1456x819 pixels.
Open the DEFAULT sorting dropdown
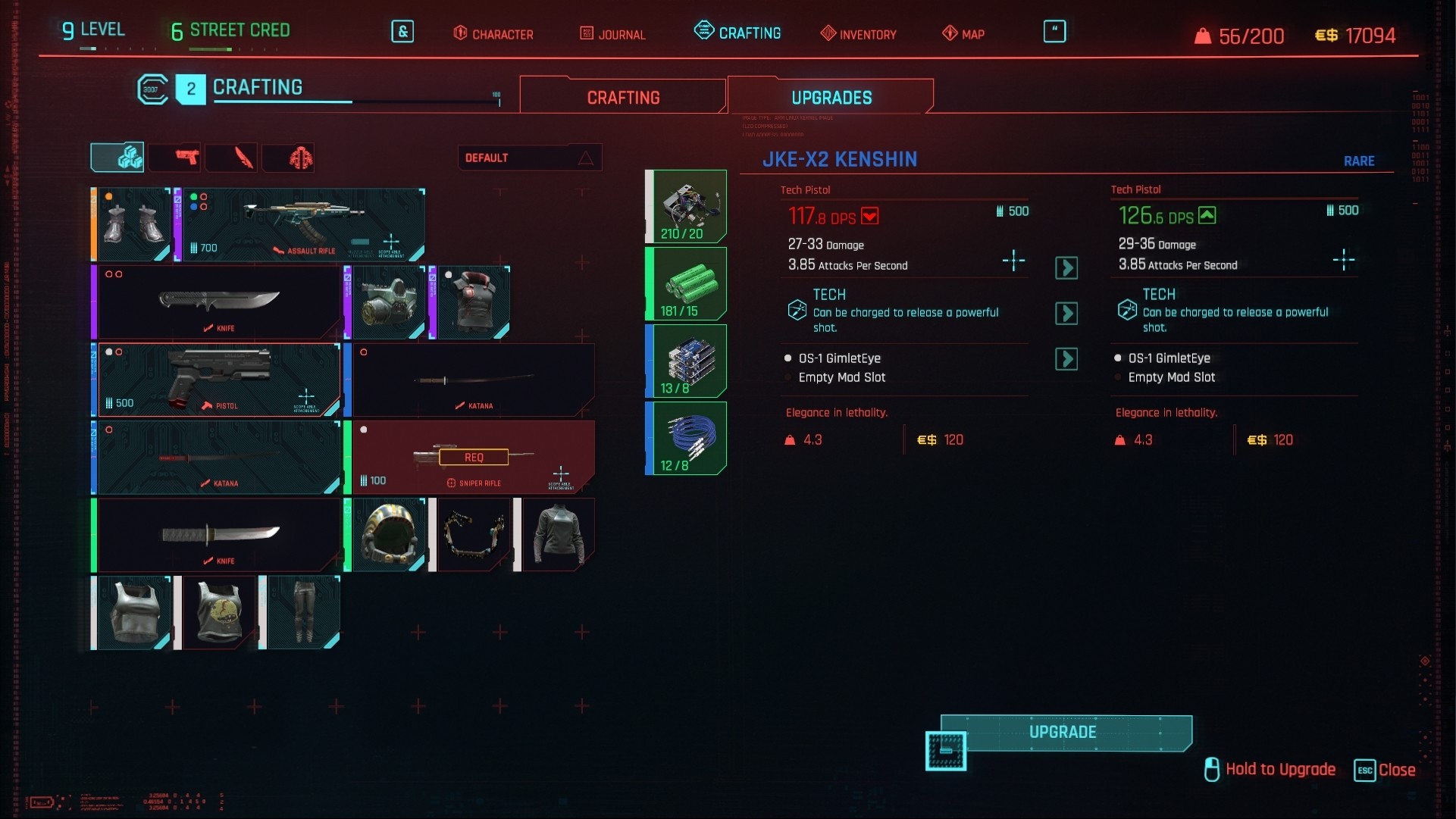point(529,158)
